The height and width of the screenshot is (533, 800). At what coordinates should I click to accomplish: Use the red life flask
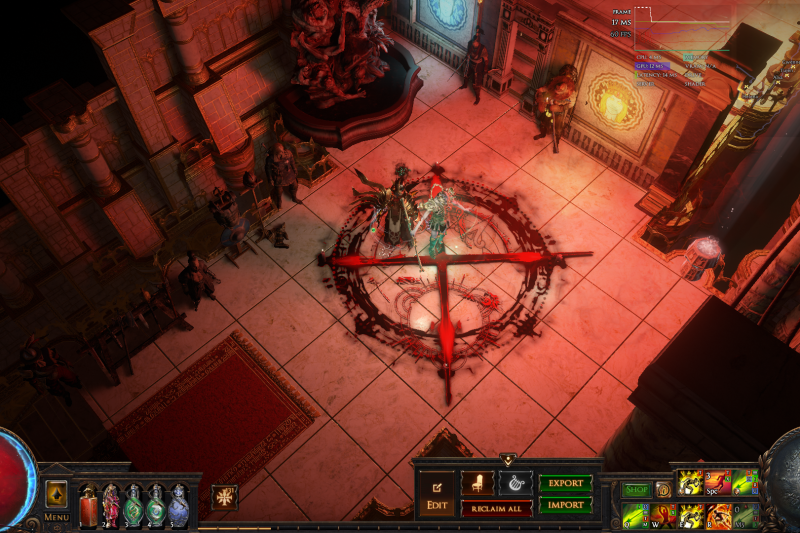coord(87,503)
